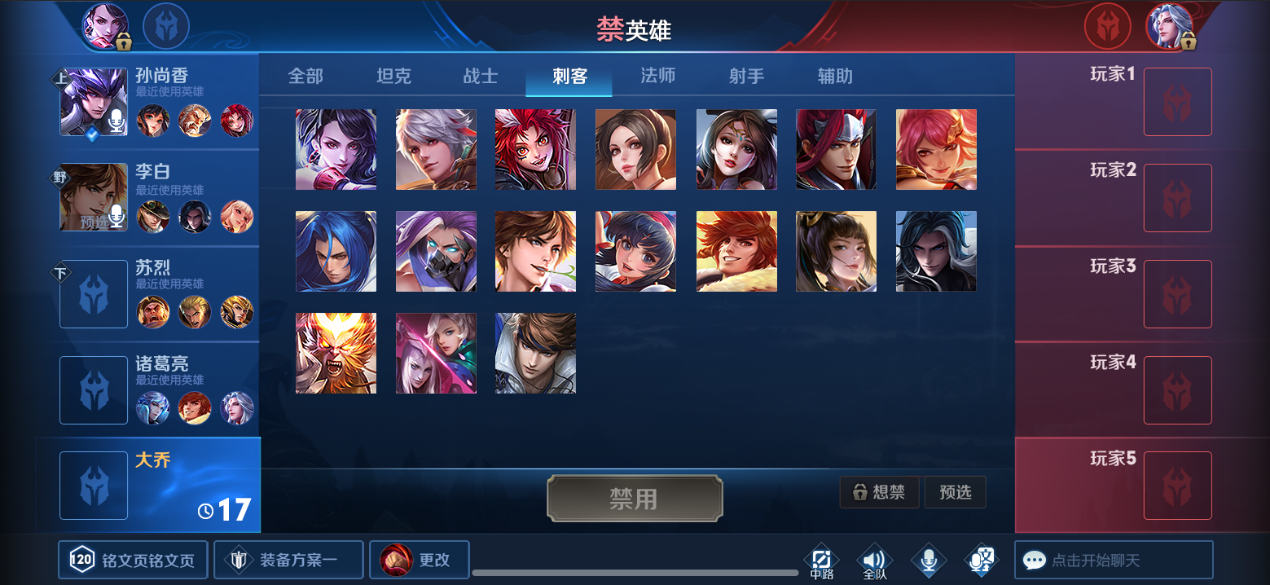Screen dimensions: 1270x585
Task: Select the 法师 tab
Action: pyautogui.click(x=658, y=76)
